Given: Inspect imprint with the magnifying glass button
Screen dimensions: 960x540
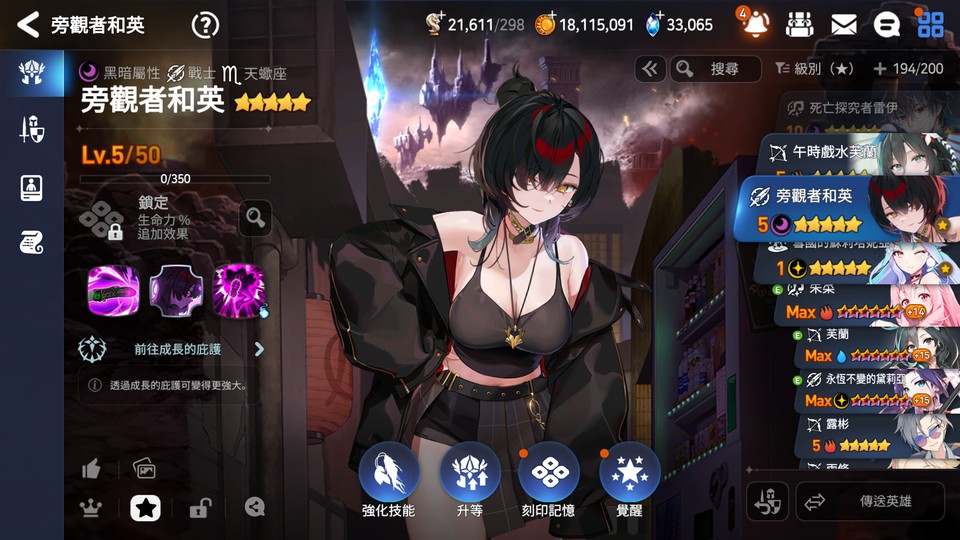Looking at the screenshot, I should 255,217.
